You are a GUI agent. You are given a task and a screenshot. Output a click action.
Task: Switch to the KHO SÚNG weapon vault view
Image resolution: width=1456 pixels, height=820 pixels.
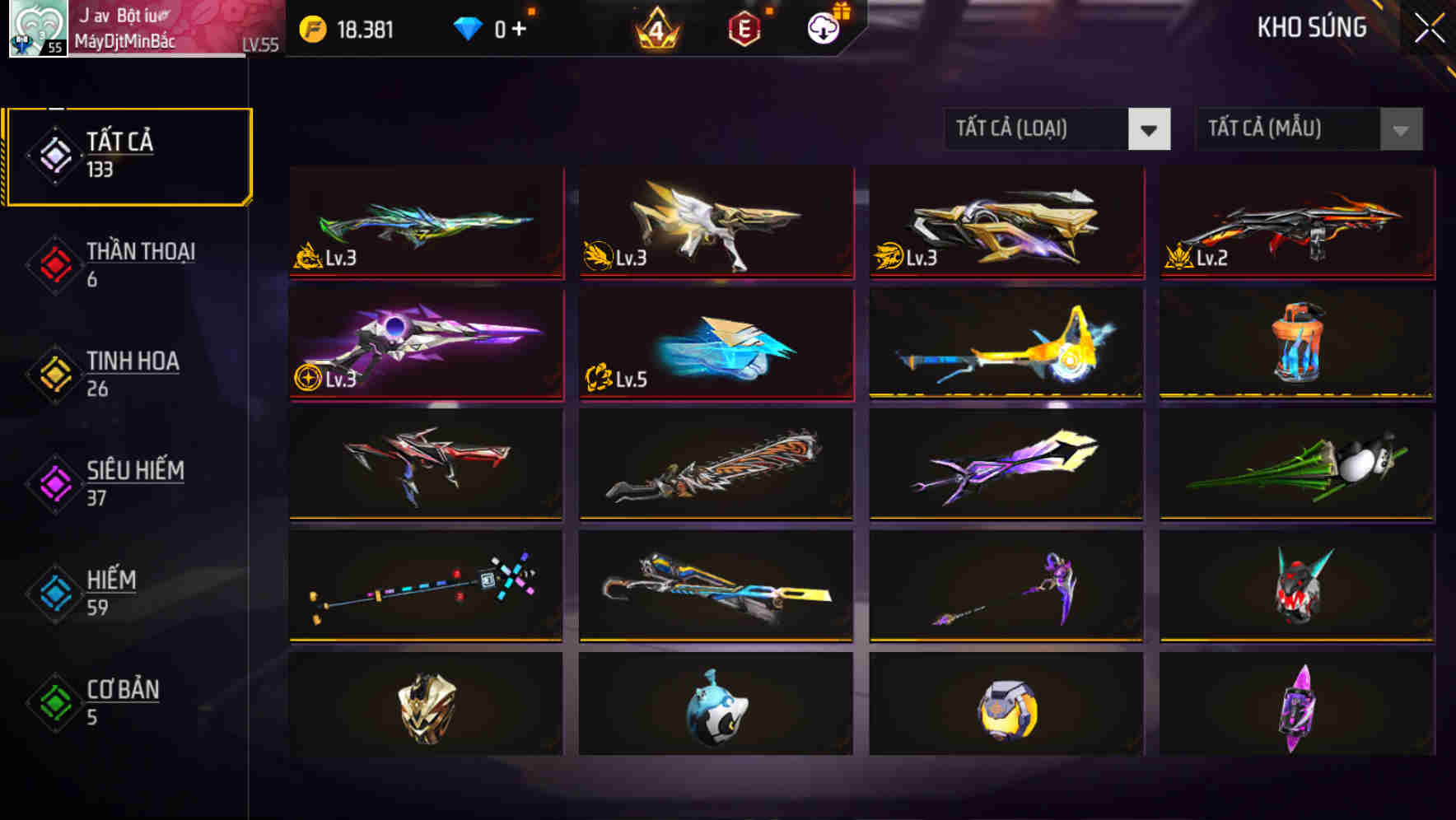[1311, 27]
